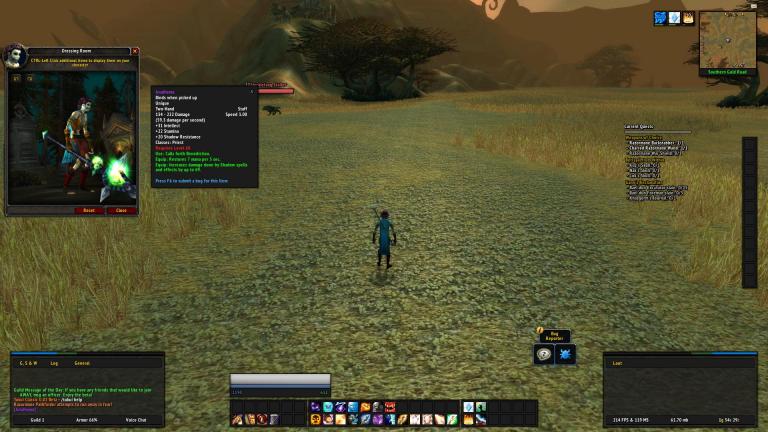The image size is (768, 432).
Task: Select the character portrait on Dressing Room
Action: point(17,54)
